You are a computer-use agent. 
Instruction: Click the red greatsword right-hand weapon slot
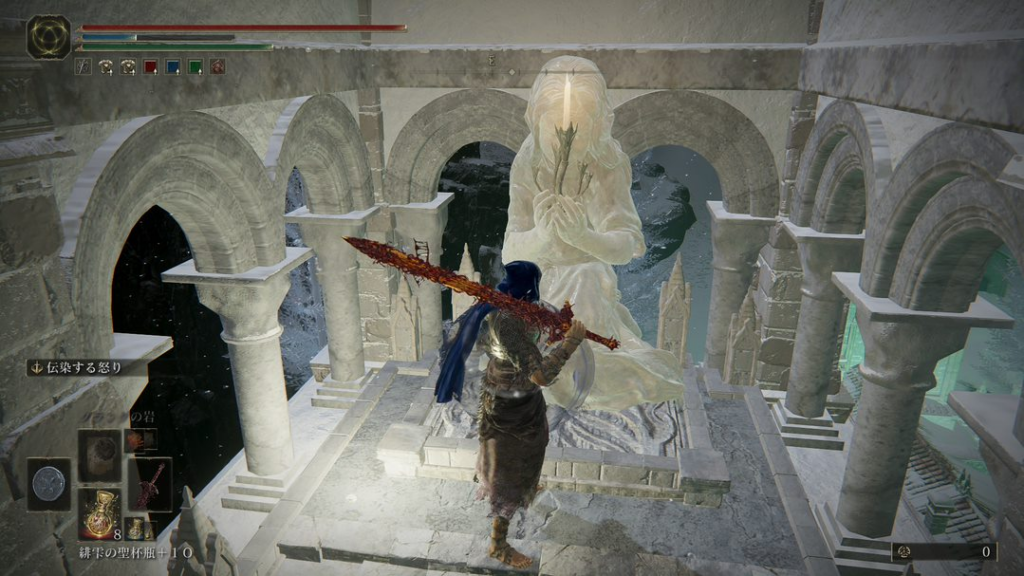[x=150, y=485]
